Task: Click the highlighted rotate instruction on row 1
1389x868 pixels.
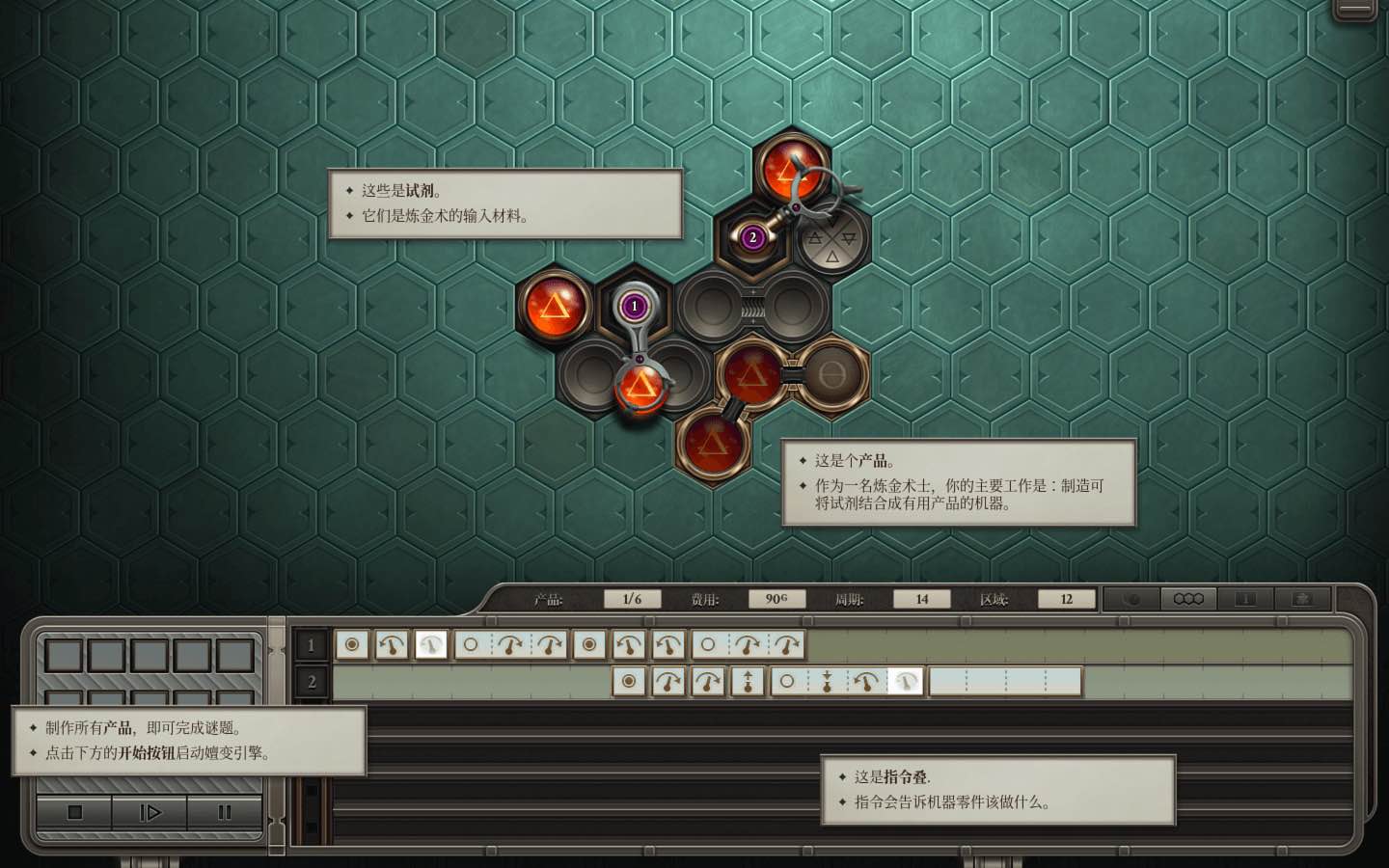Action: [430, 644]
